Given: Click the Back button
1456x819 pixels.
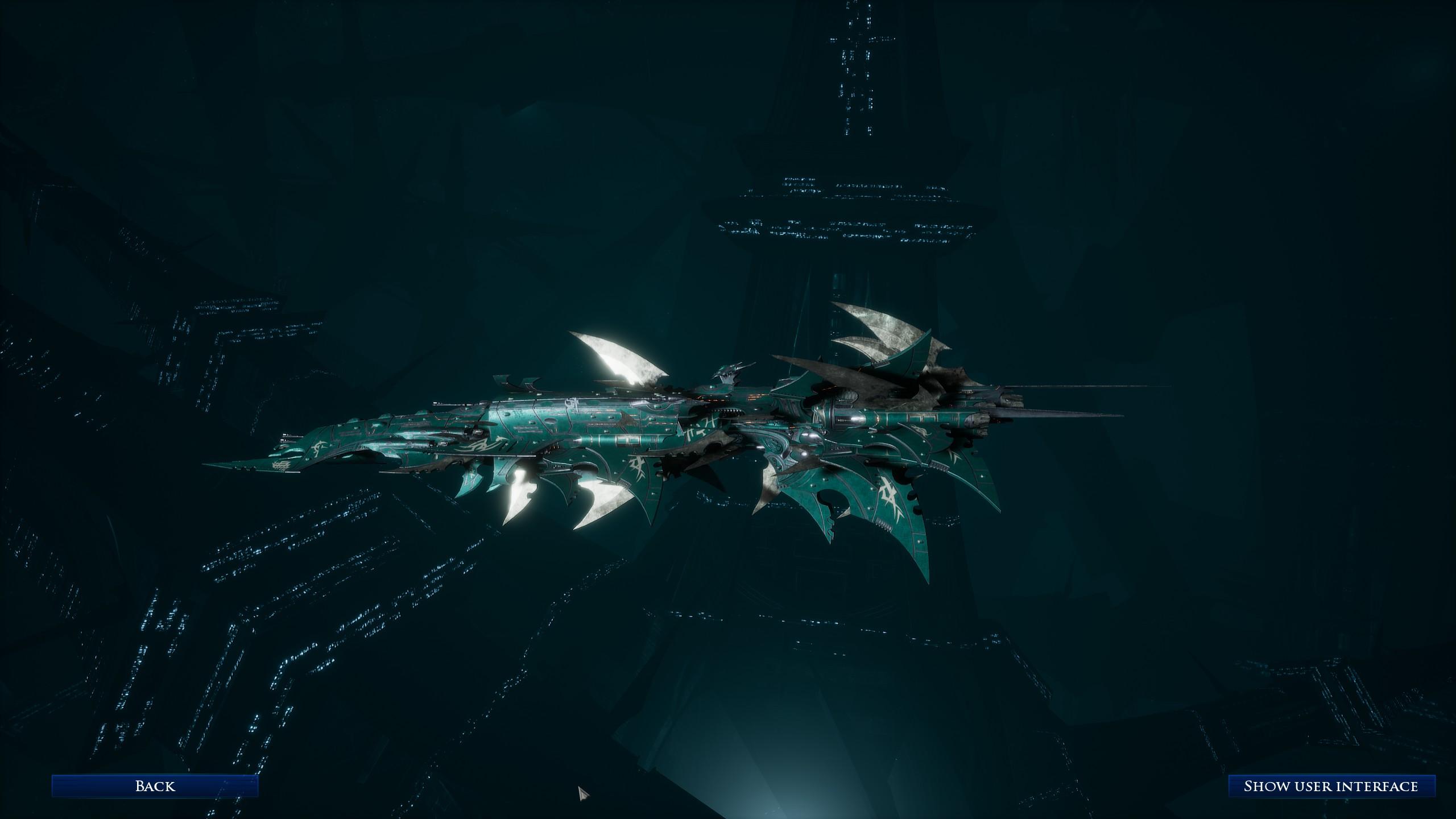Looking at the screenshot, I should pos(155,786).
